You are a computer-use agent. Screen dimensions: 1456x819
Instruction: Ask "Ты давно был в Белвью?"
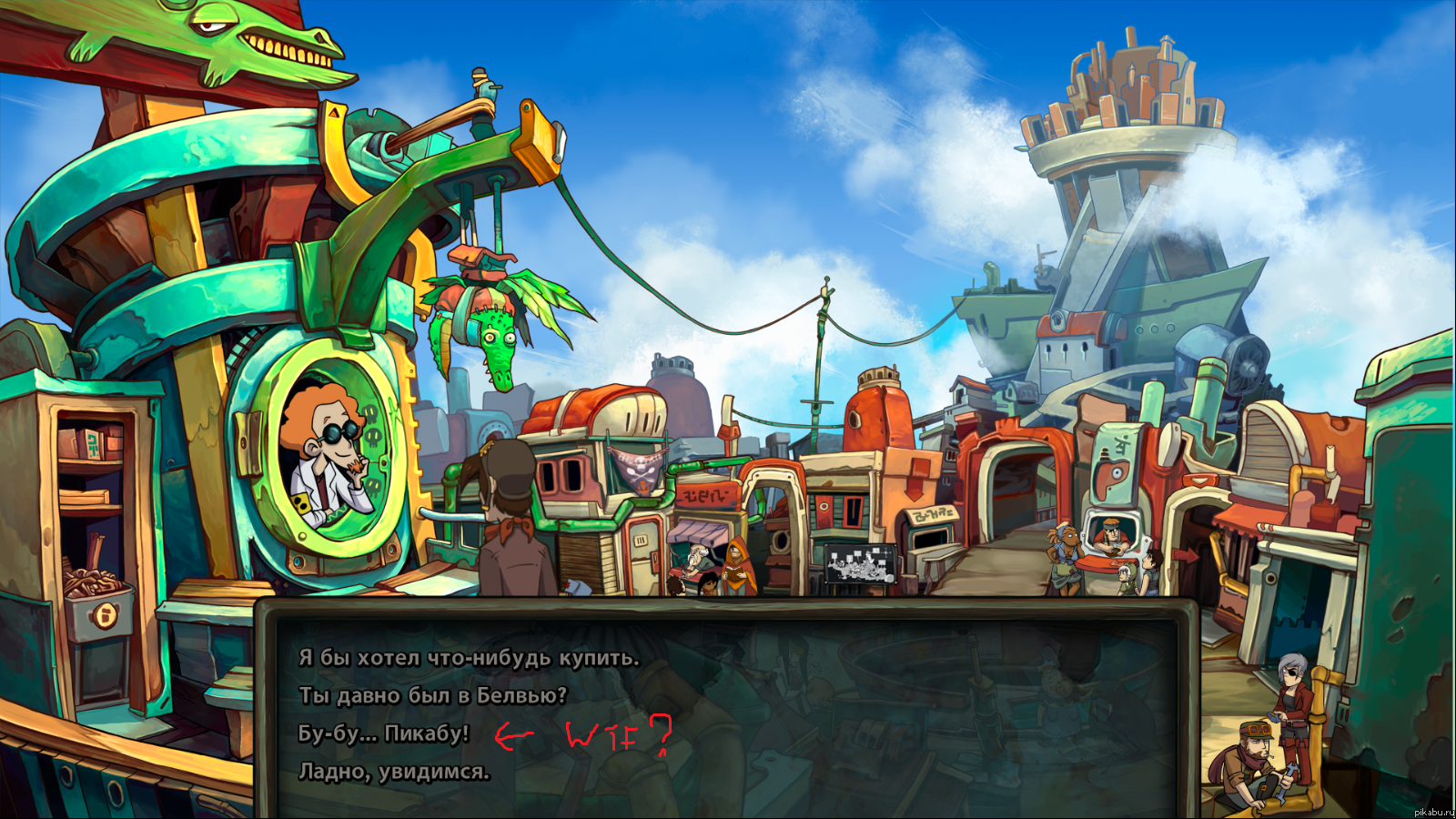[x=432, y=696]
